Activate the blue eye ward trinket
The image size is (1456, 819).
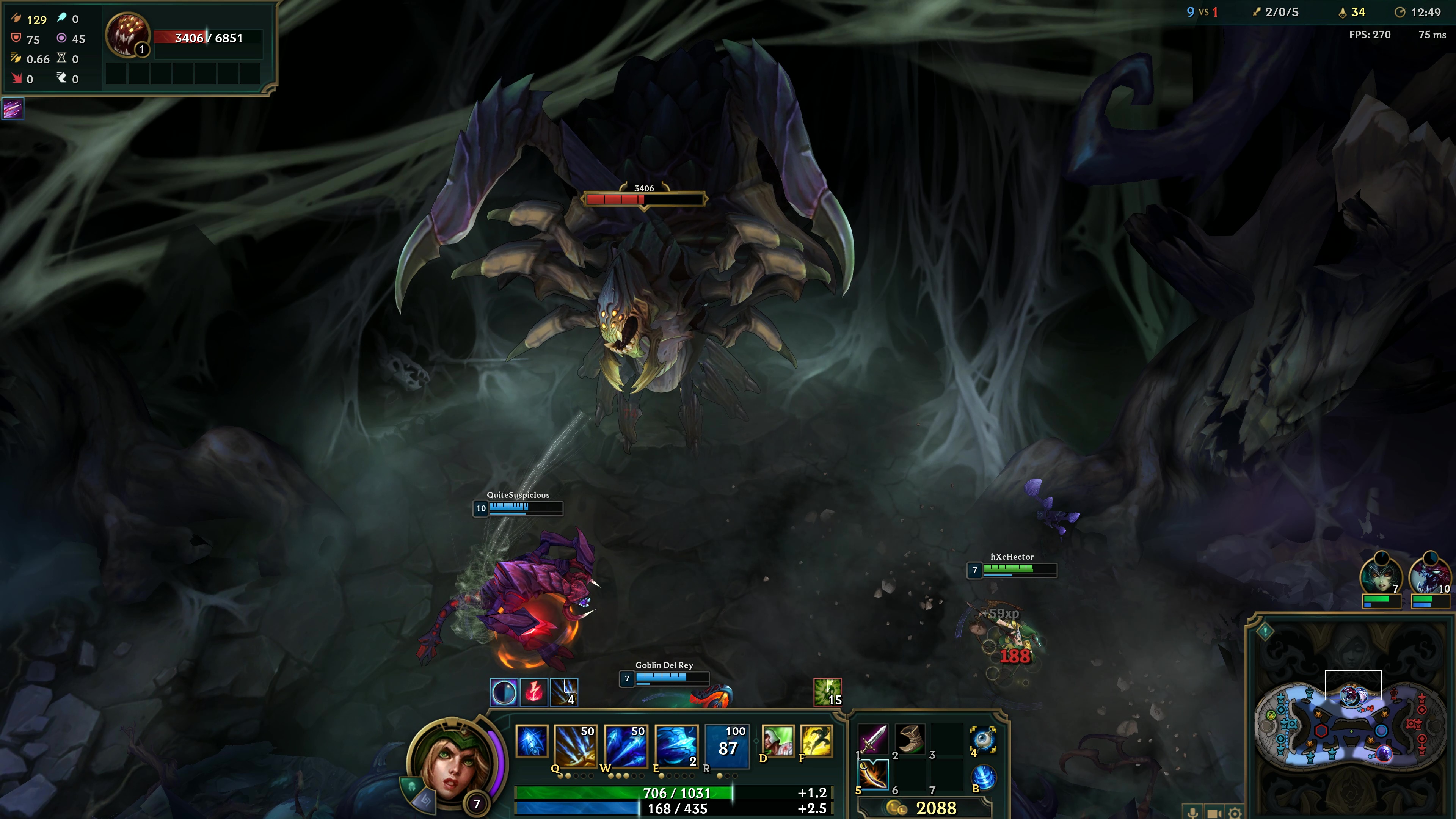(x=984, y=739)
